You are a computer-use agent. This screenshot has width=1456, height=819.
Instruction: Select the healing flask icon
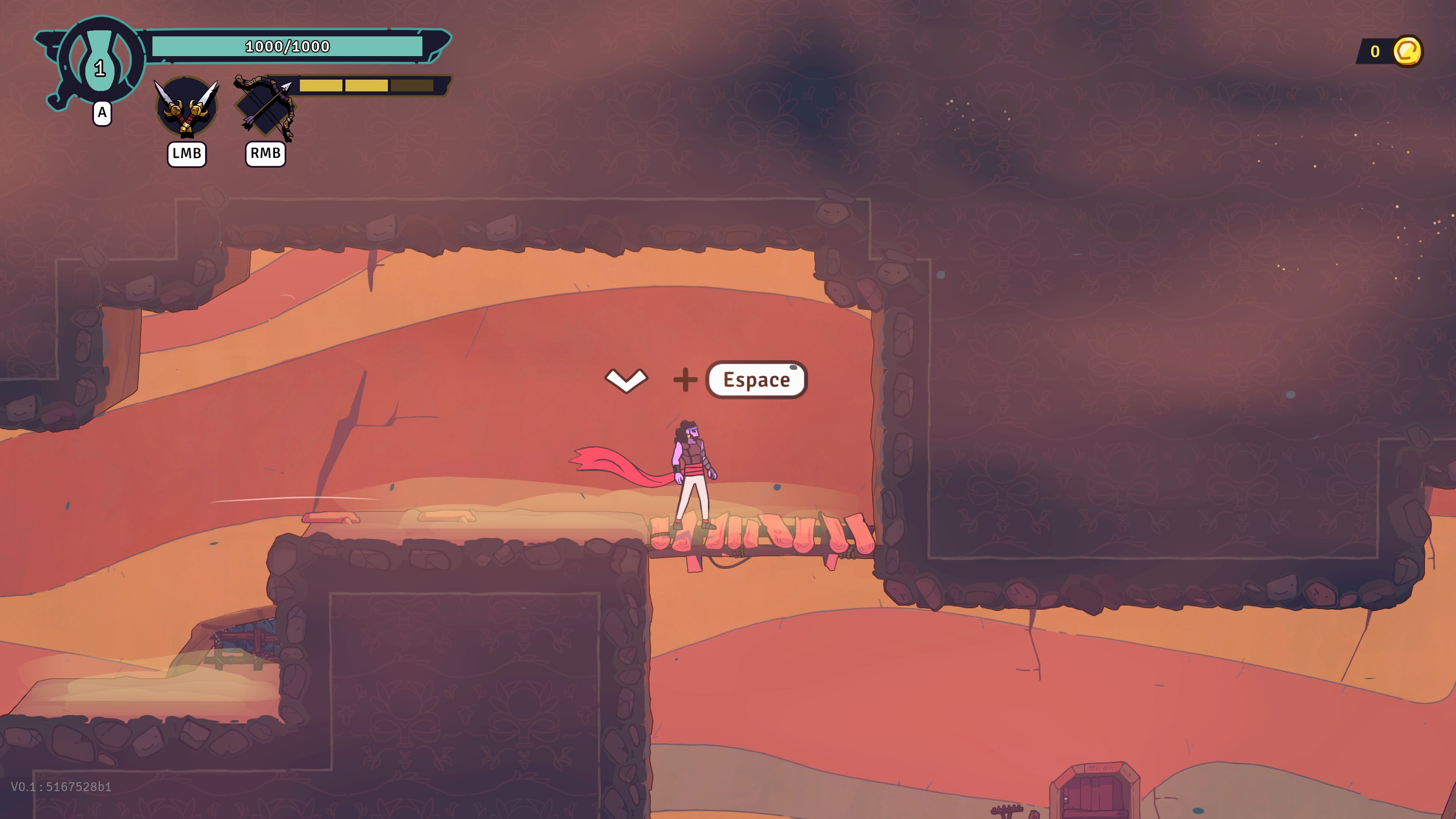(x=100, y=61)
